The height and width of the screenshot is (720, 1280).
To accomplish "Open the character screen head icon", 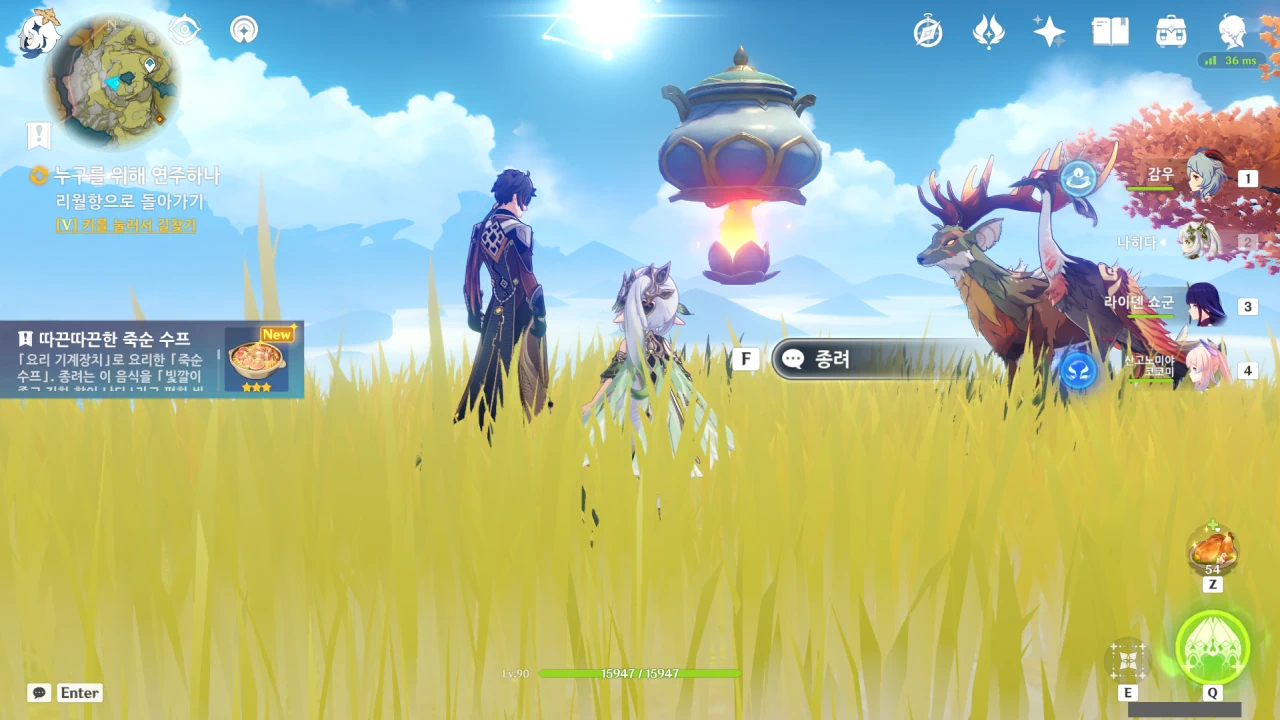I will [1232, 32].
